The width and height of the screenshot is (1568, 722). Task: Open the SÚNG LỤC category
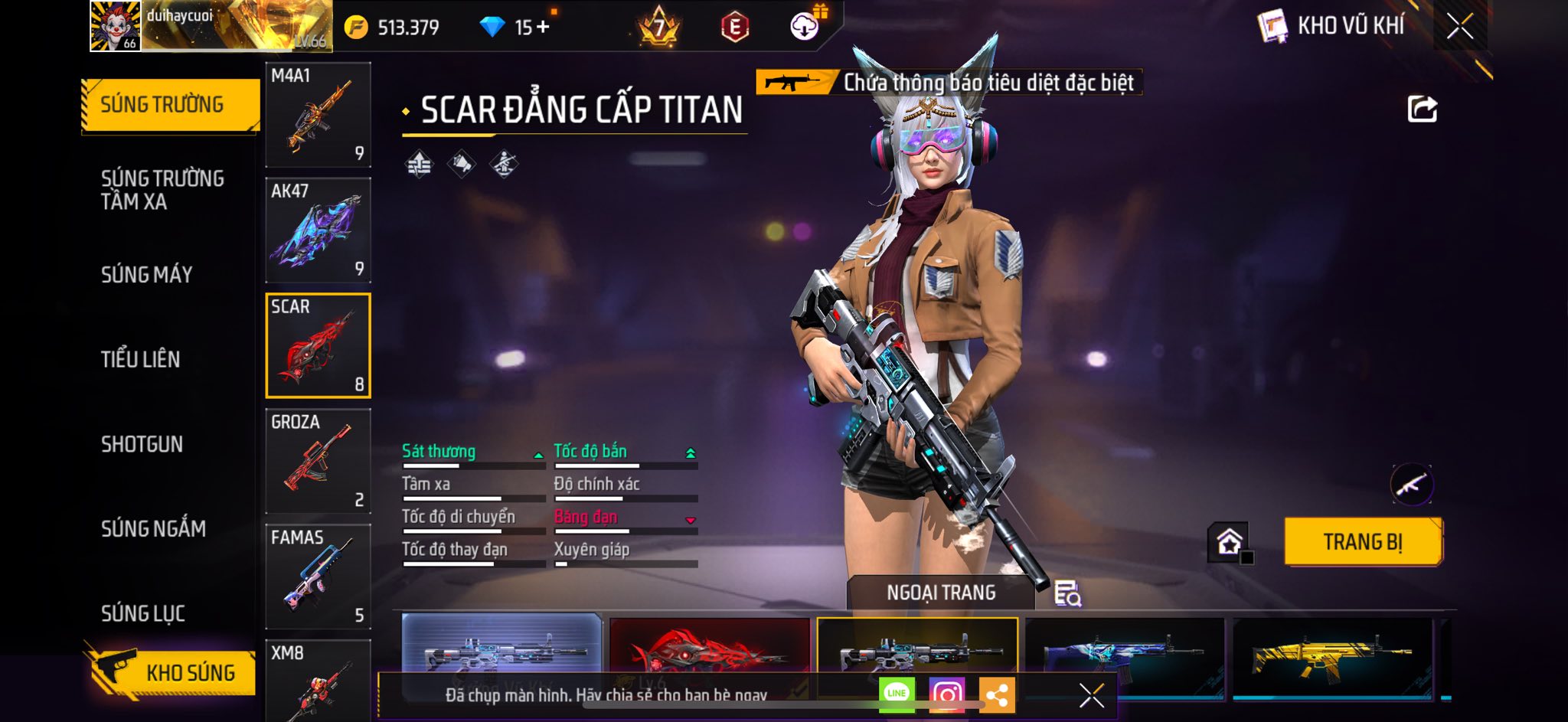[x=143, y=613]
